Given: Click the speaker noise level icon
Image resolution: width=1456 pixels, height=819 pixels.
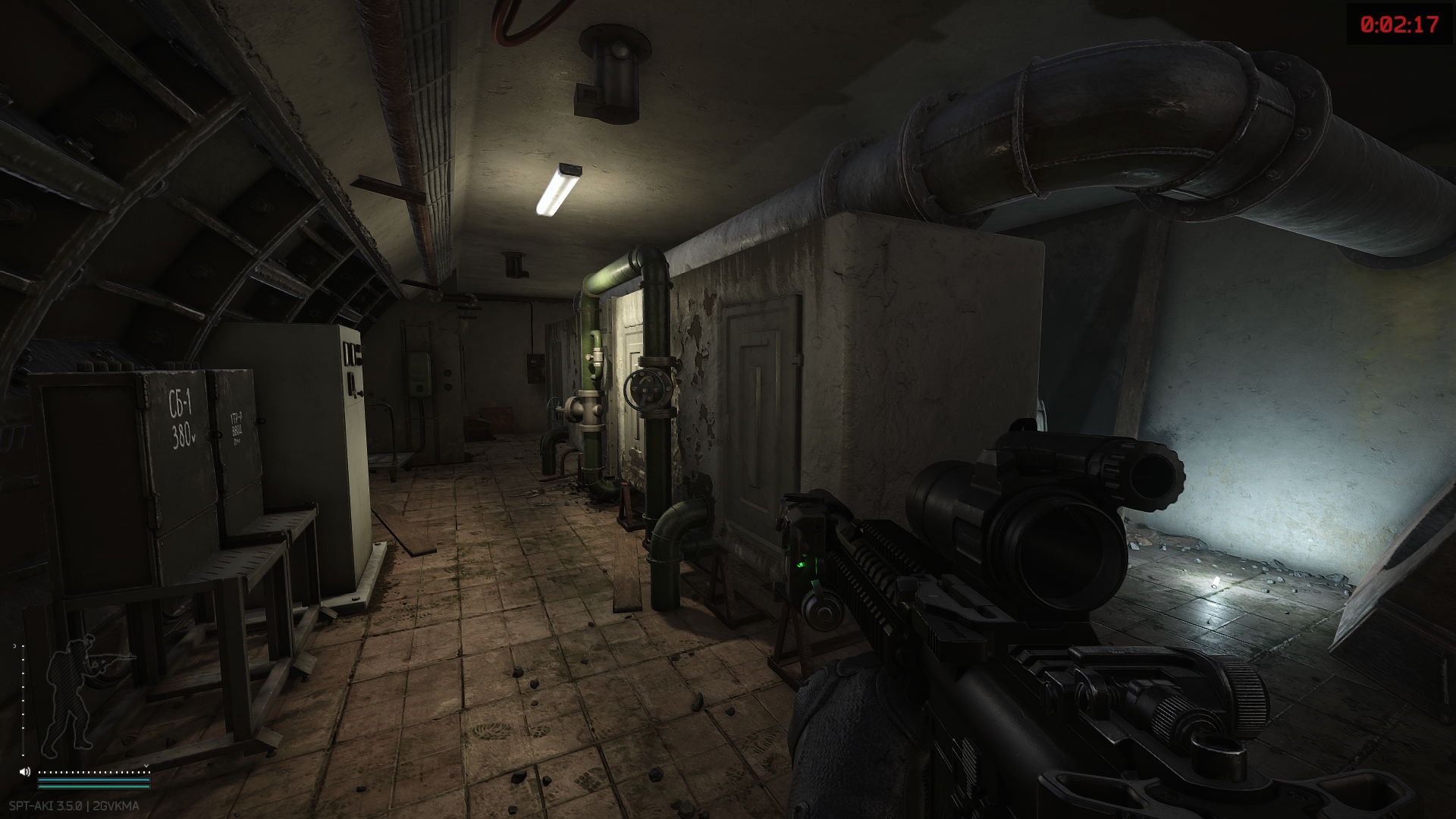Looking at the screenshot, I should click(x=25, y=772).
